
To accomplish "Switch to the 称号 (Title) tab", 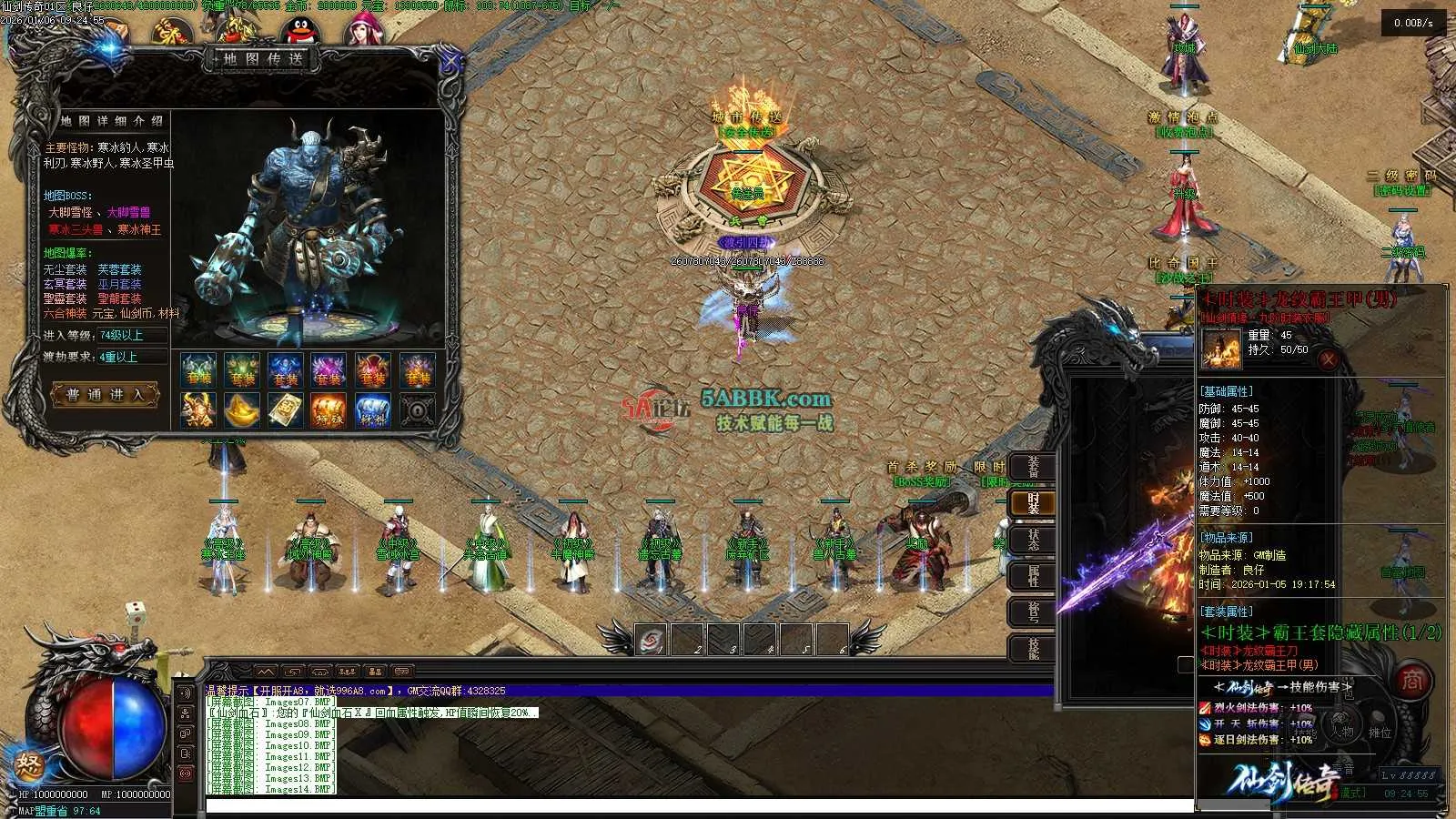I will 1033,612.
